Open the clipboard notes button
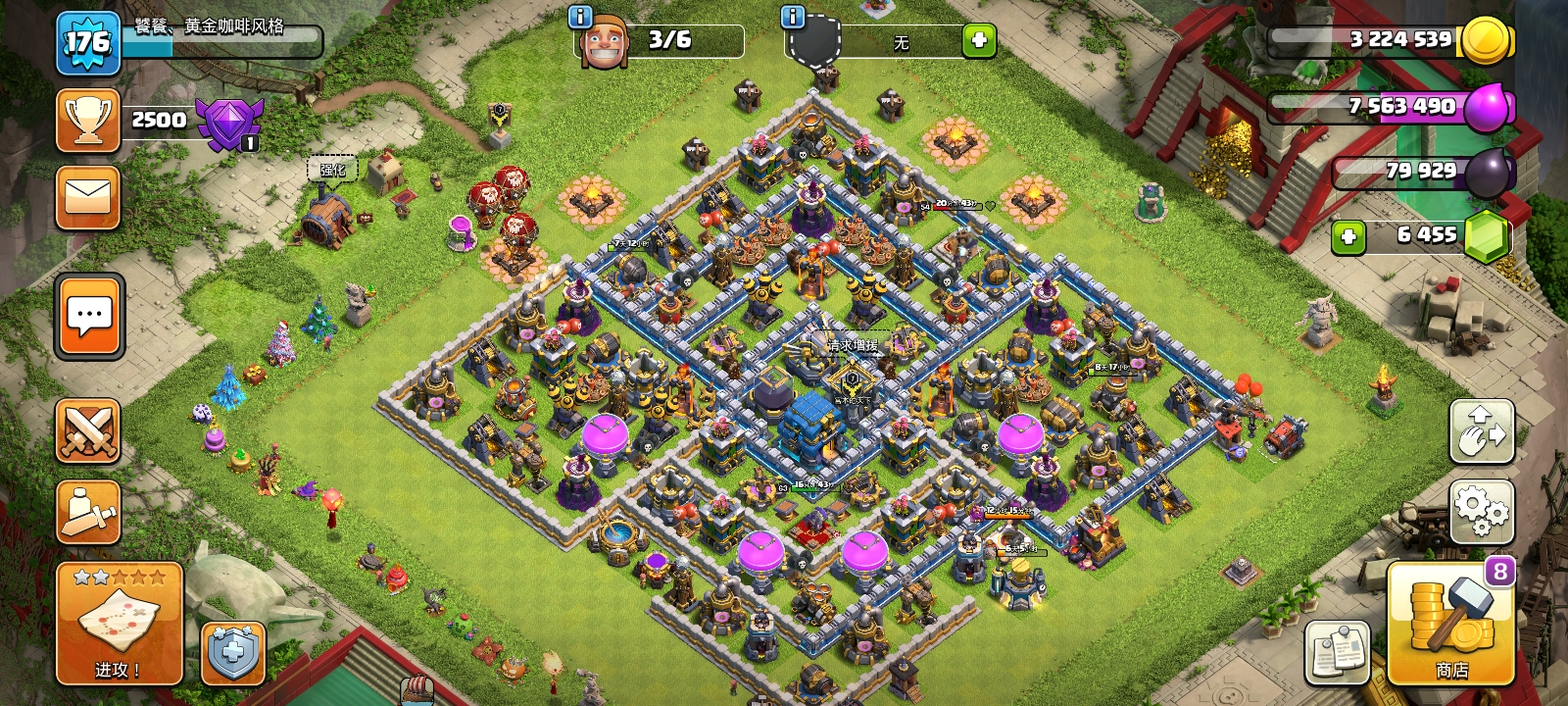Image resolution: width=1568 pixels, height=706 pixels. click(1337, 653)
